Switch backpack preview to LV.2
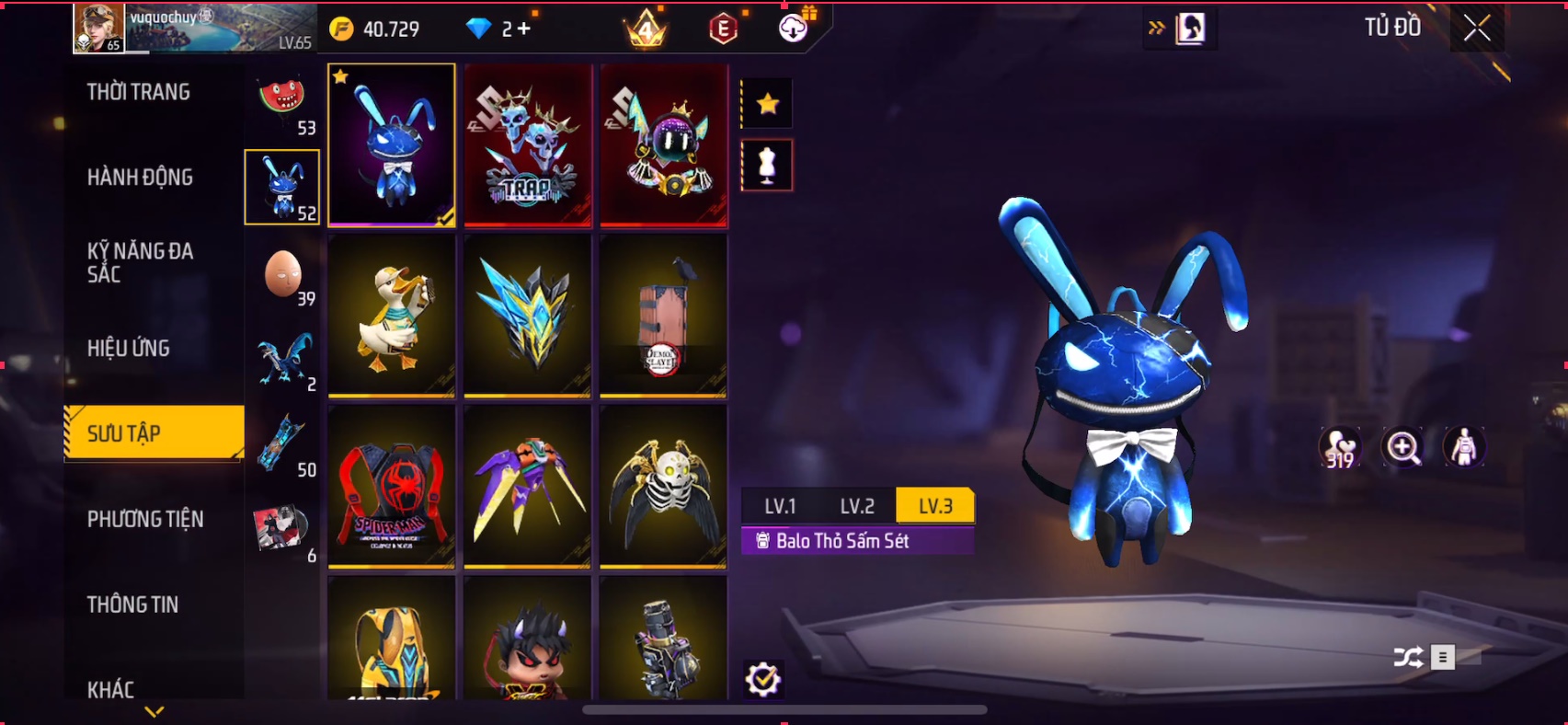The width and height of the screenshot is (1568, 725). tap(857, 506)
